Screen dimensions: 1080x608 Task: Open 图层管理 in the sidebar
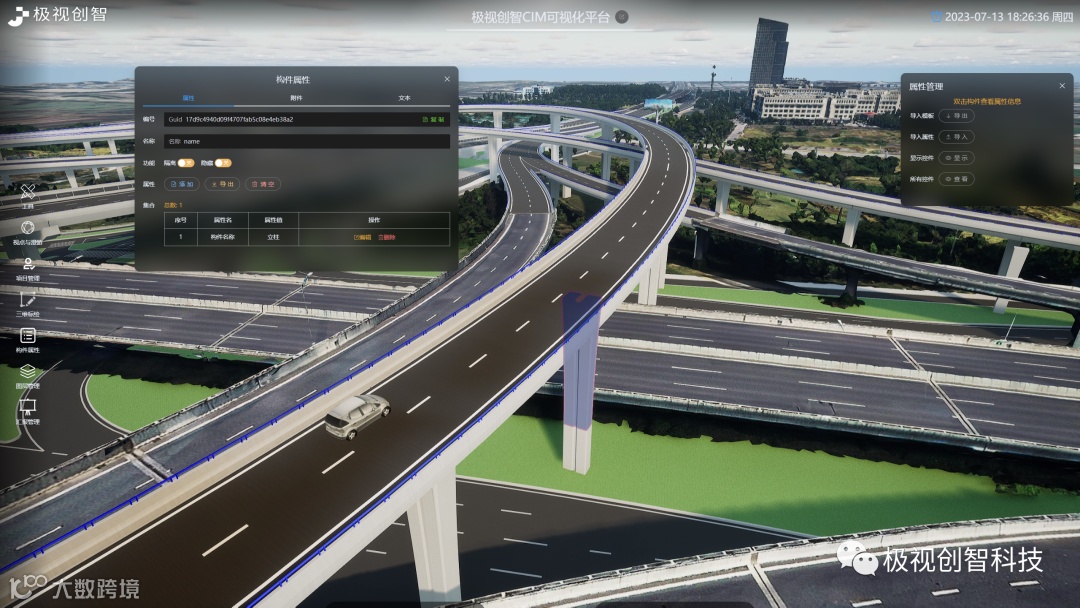pos(28,376)
